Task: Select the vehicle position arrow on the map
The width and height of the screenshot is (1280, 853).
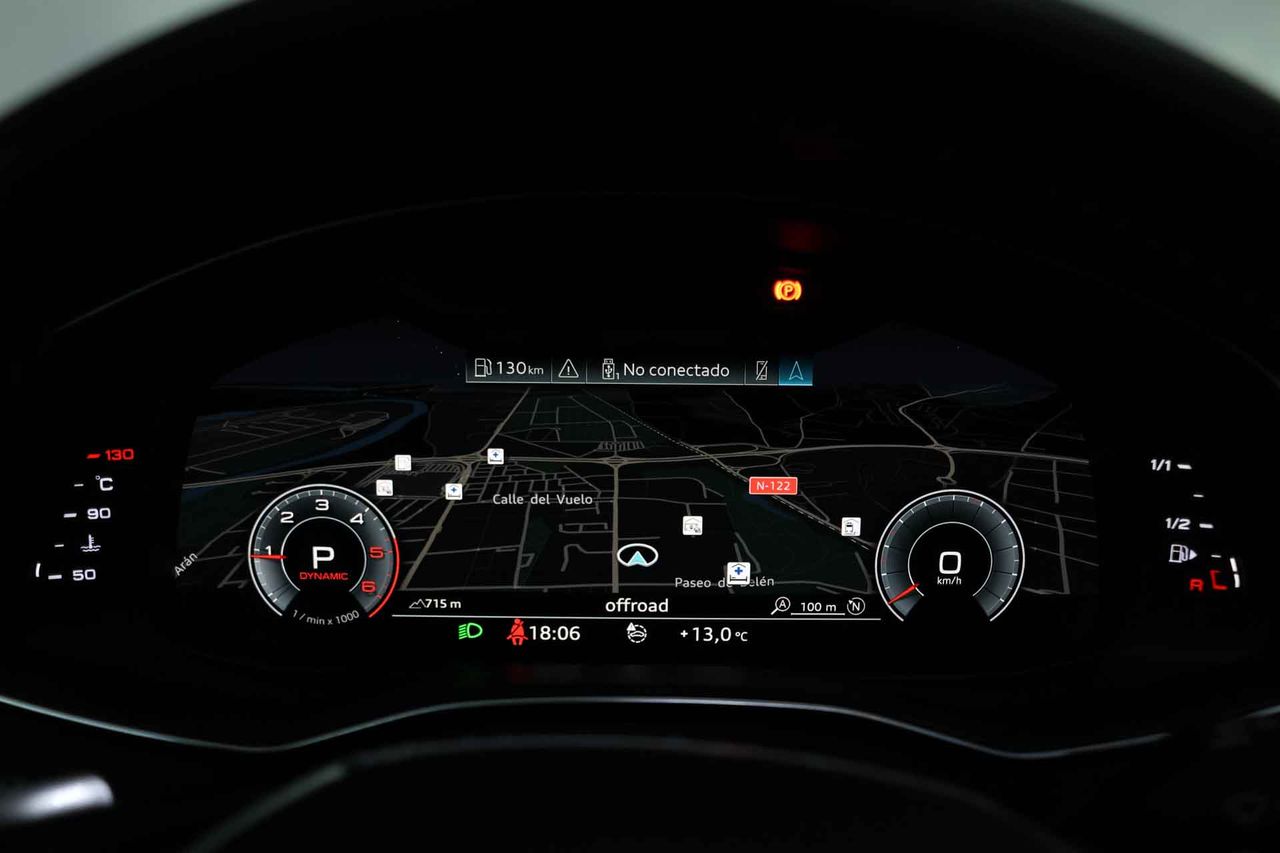Action: click(633, 555)
